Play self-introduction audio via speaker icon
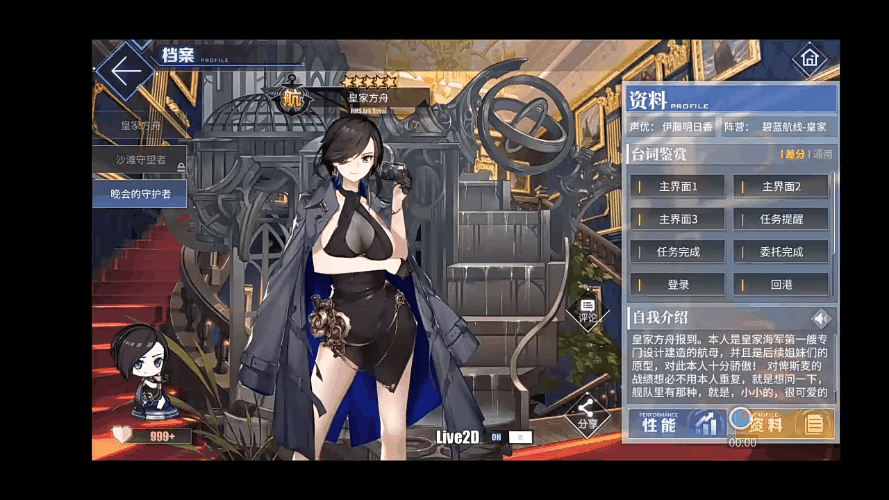 (x=821, y=319)
